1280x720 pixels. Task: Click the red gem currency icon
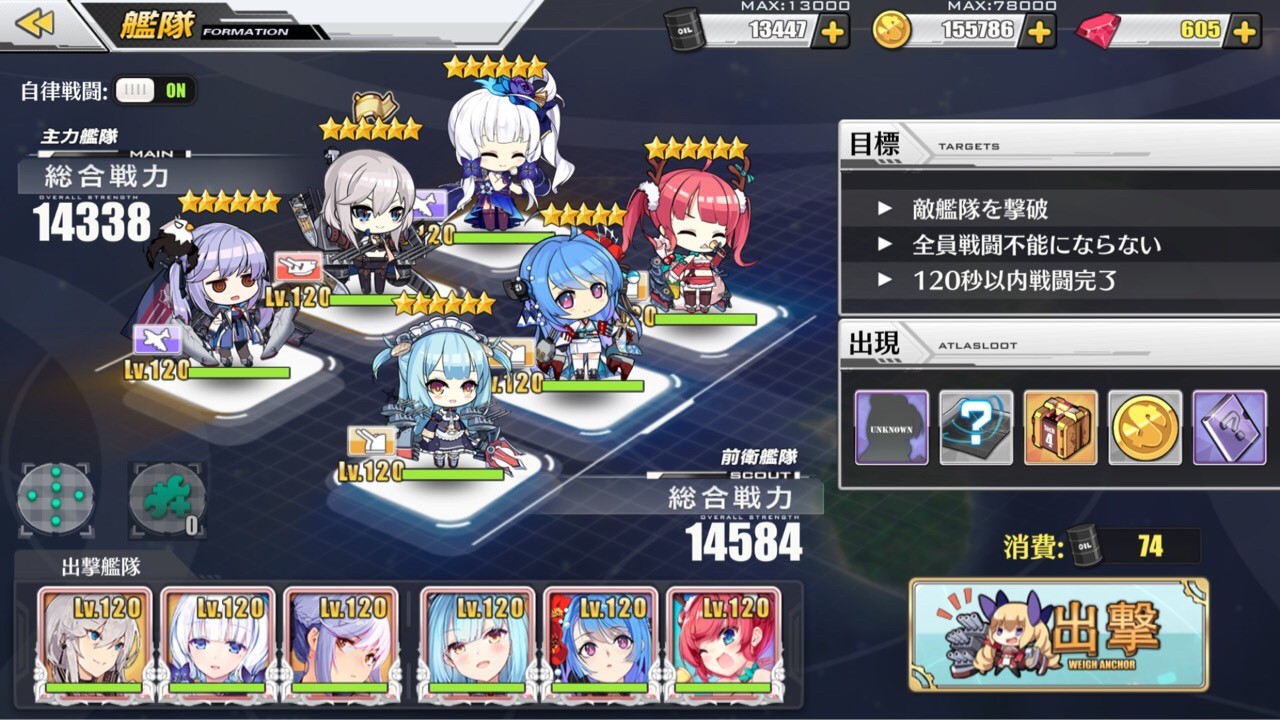coord(1096,29)
